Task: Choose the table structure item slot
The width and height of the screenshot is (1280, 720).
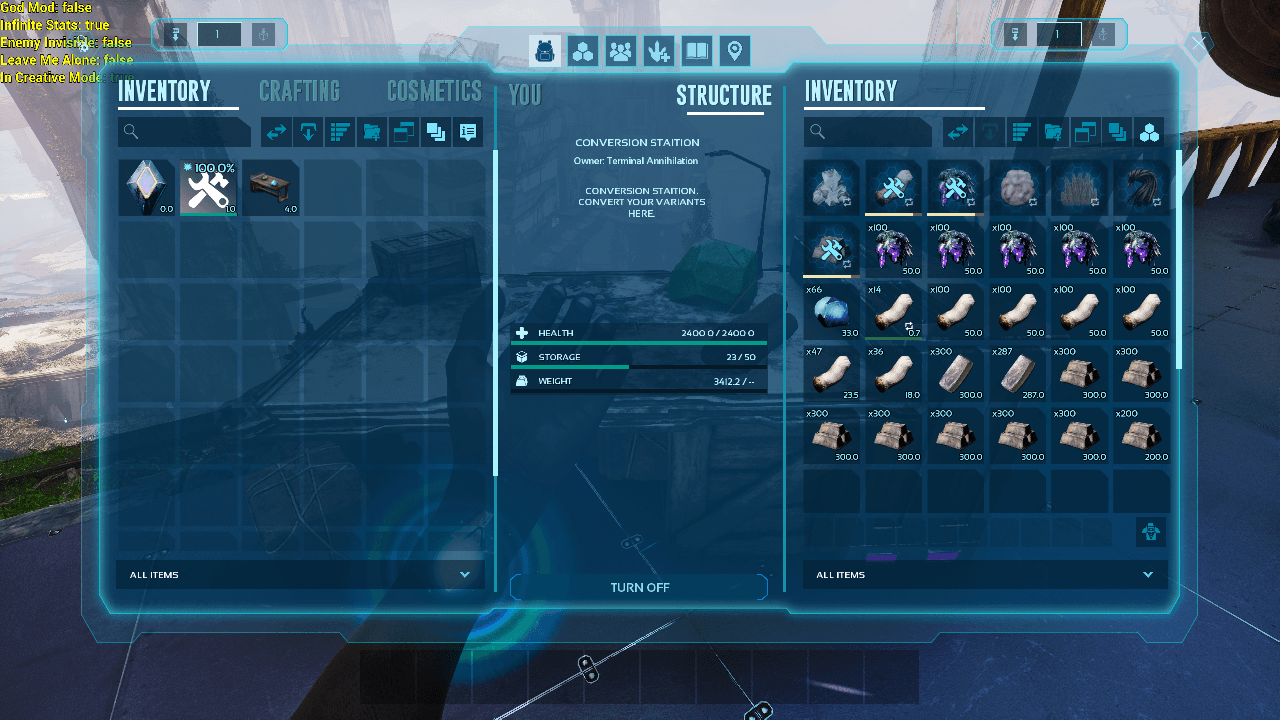Action: click(x=271, y=188)
